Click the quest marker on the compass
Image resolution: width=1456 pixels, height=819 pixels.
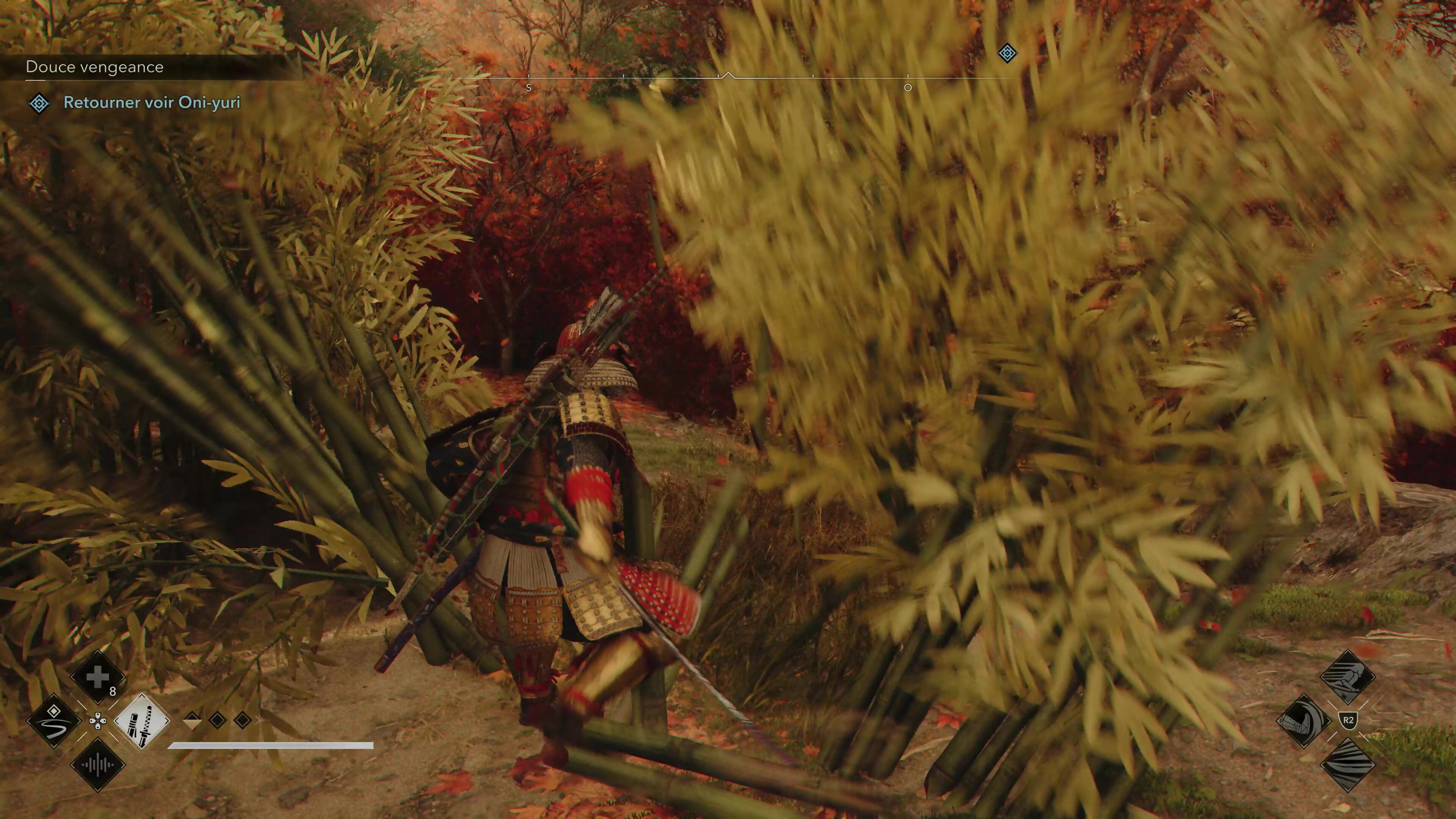1007,54
